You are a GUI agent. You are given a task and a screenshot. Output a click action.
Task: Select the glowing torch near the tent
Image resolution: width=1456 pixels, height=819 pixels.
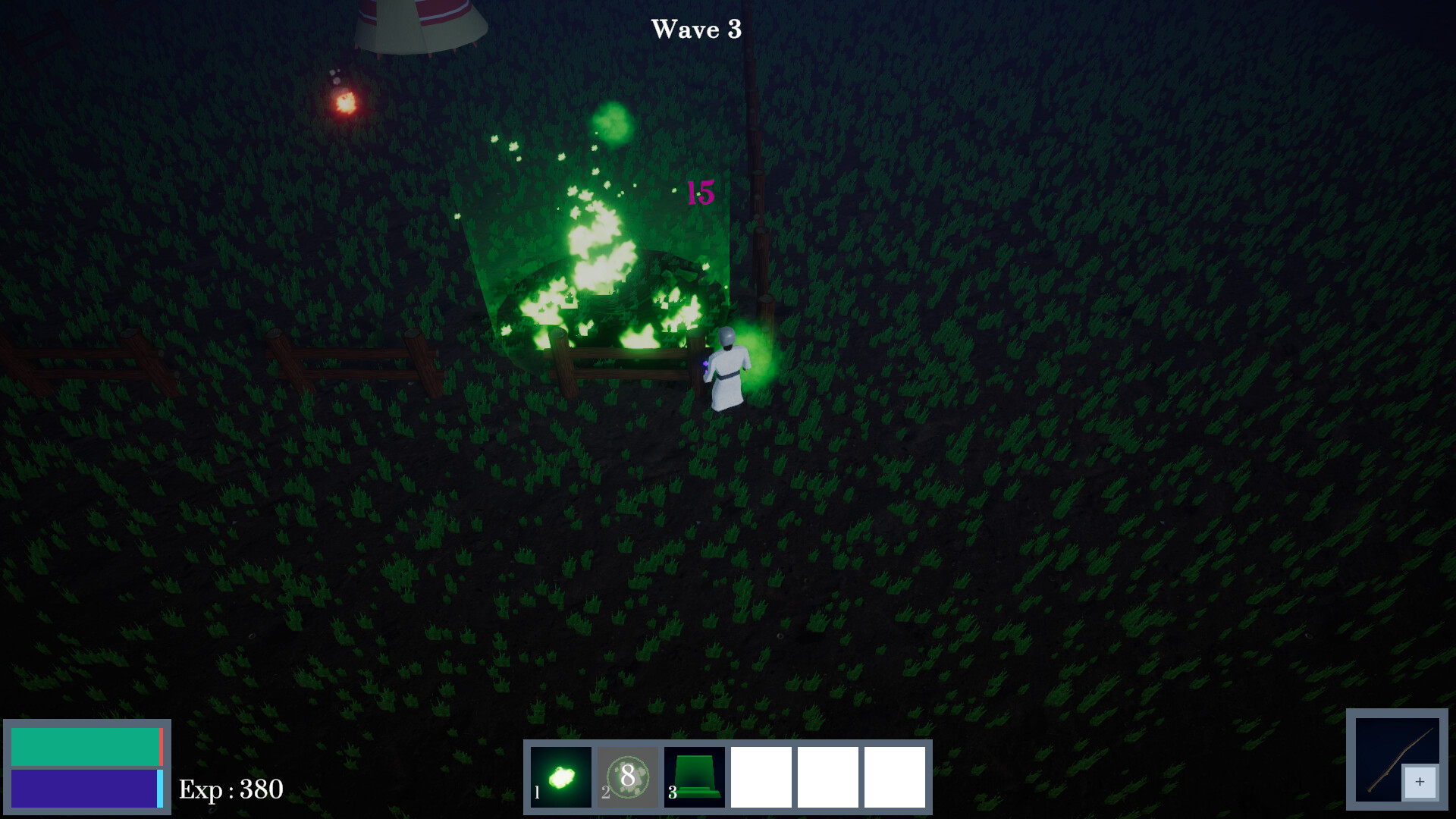(346, 104)
